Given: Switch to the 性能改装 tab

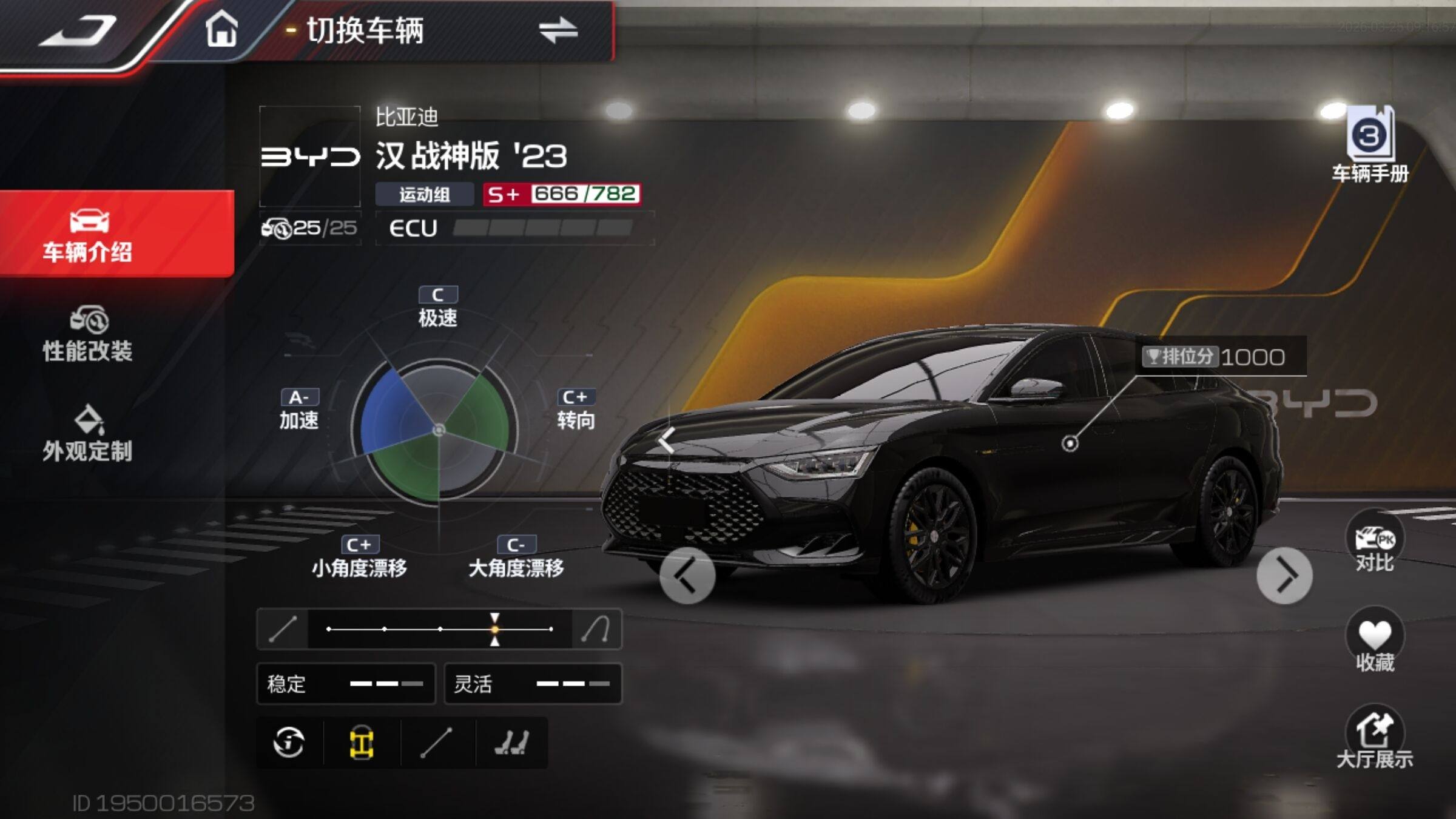Looking at the screenshot, I should tap(89, 335).
